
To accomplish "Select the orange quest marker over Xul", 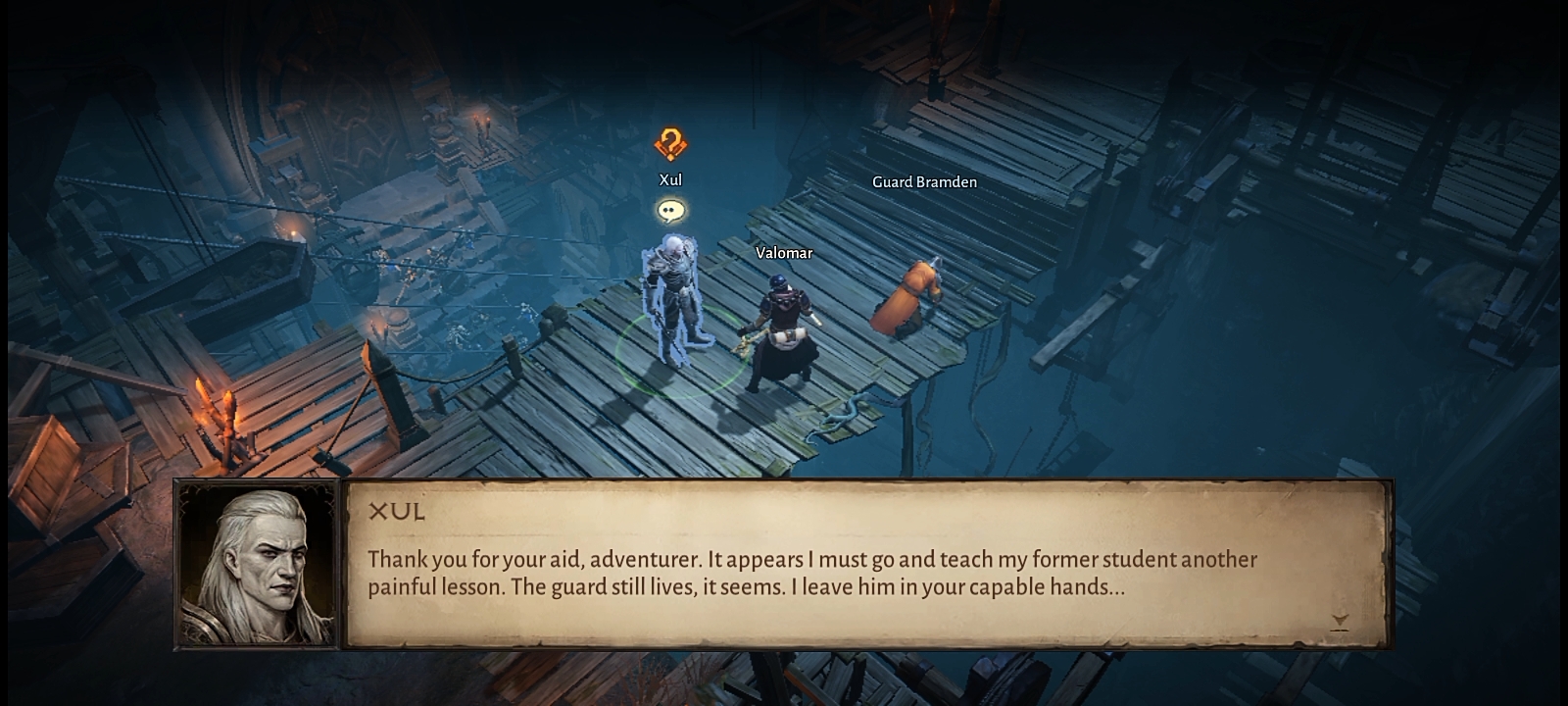I will point(670,145).
